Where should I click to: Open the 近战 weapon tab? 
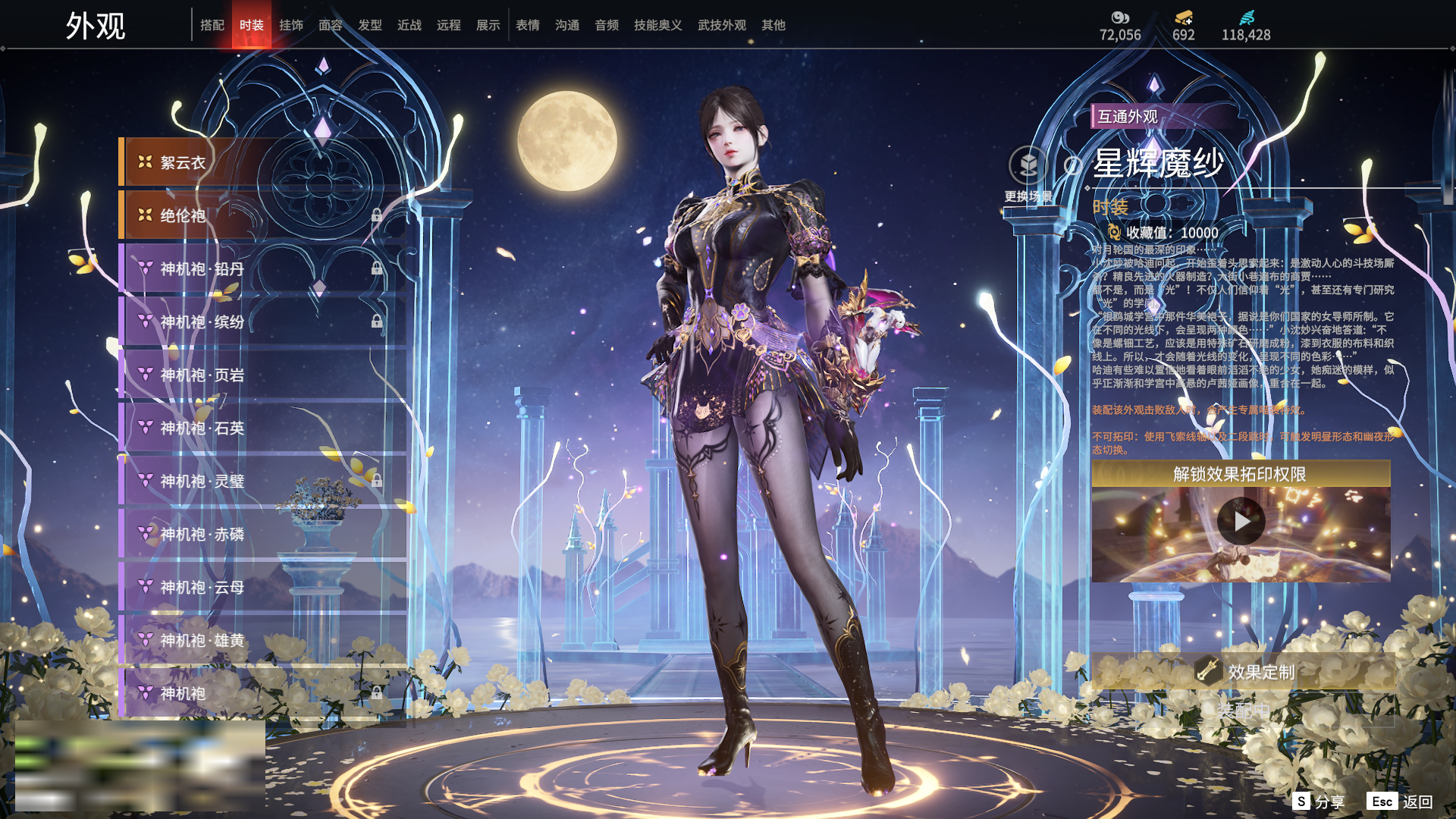409,25
